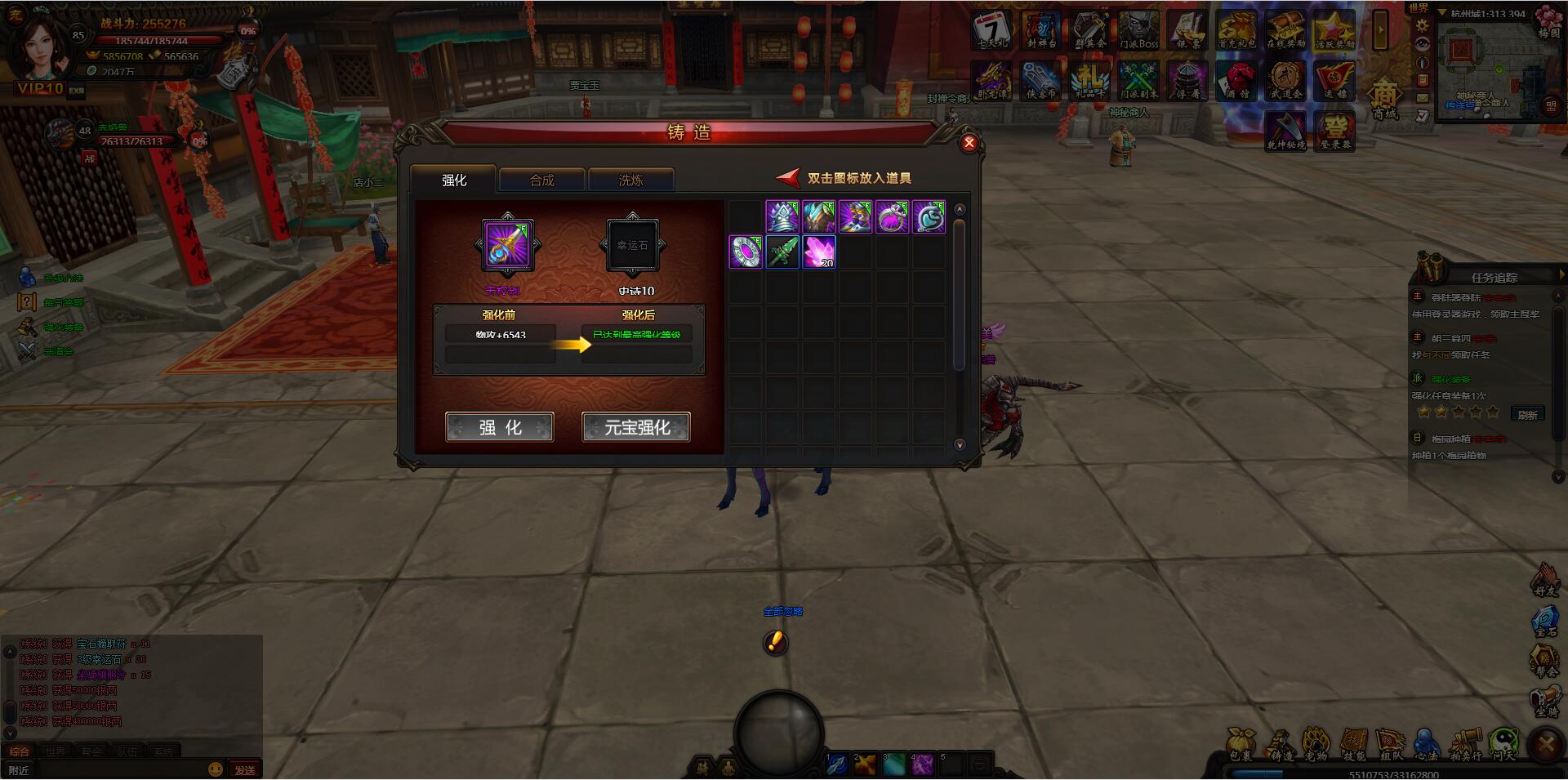Click the 武道会 event icon
Image resolution: width=1568 pixels, height=780 pixels.
tap(1284, 79)
